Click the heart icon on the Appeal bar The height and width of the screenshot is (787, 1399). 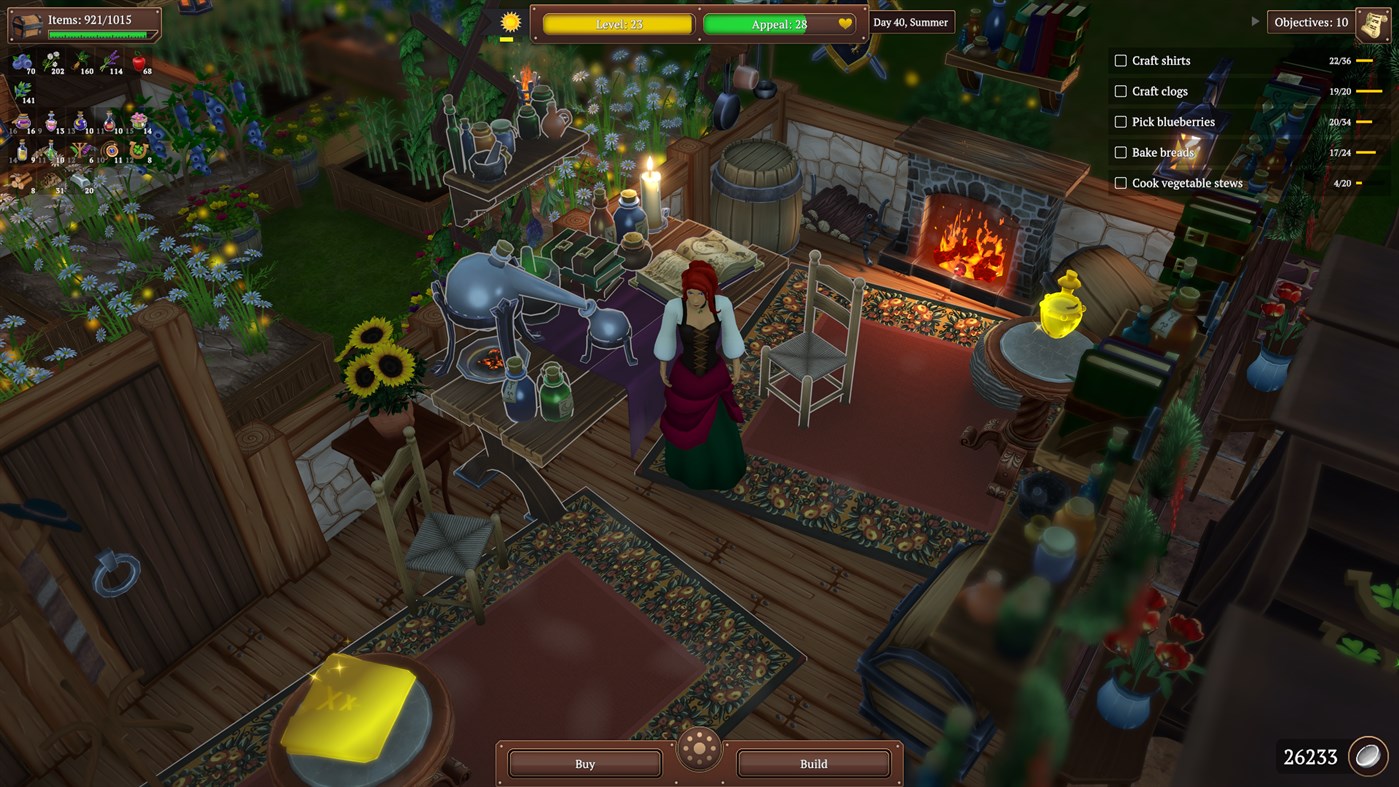845,24
